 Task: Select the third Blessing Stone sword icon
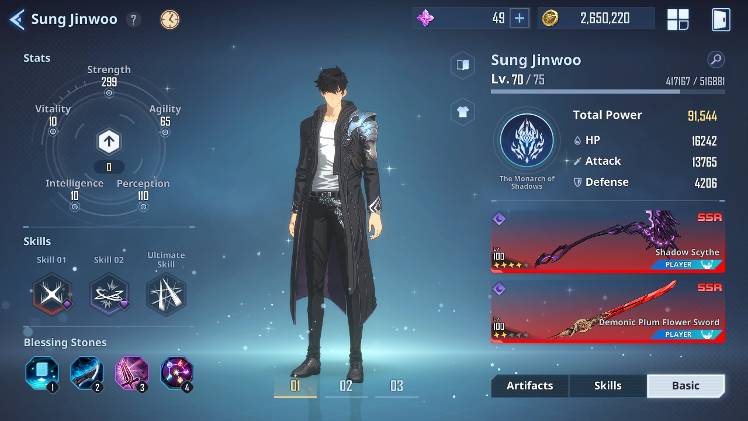point(131,373)
